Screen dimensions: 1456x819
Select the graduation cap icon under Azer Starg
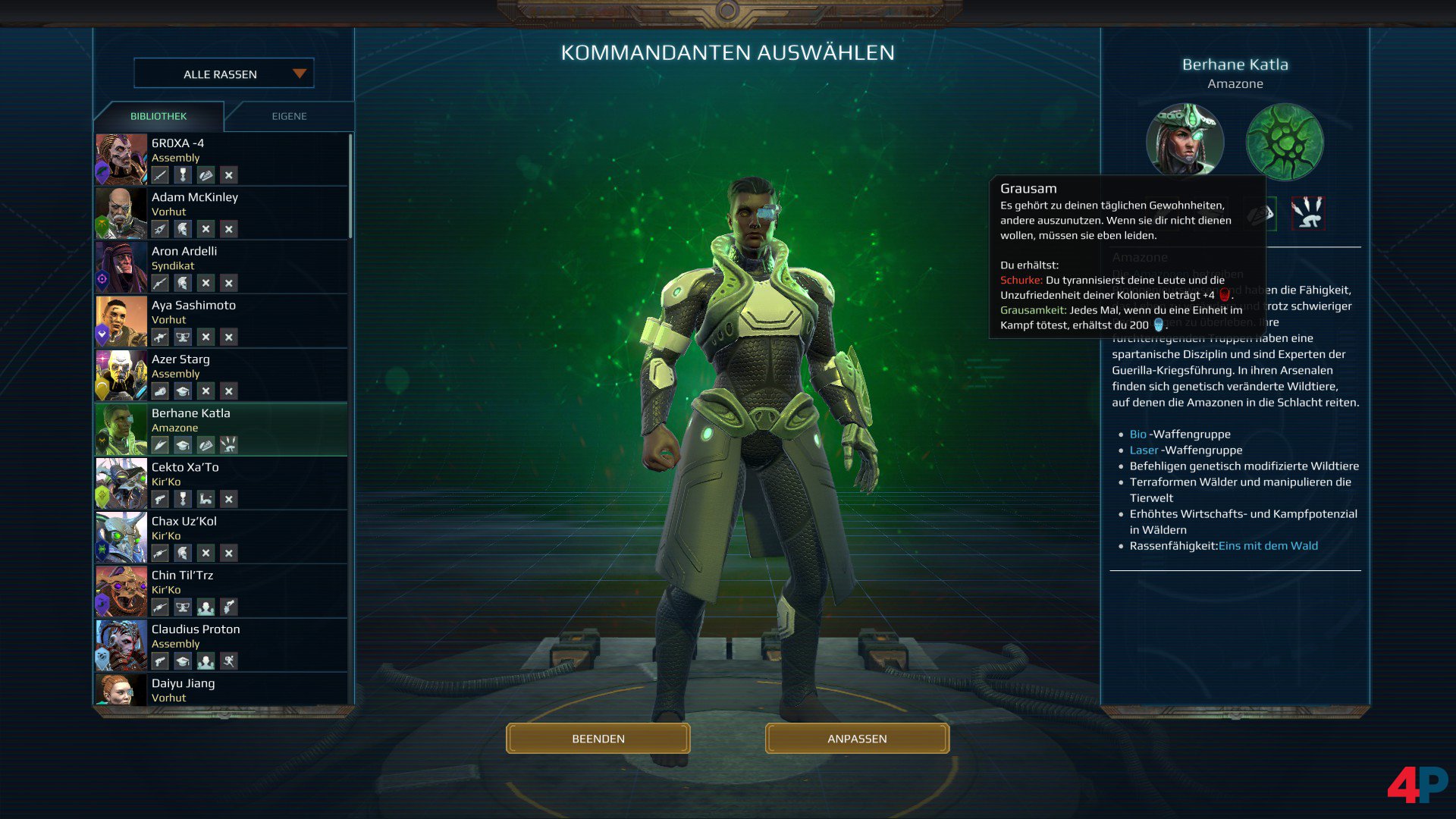183,391
